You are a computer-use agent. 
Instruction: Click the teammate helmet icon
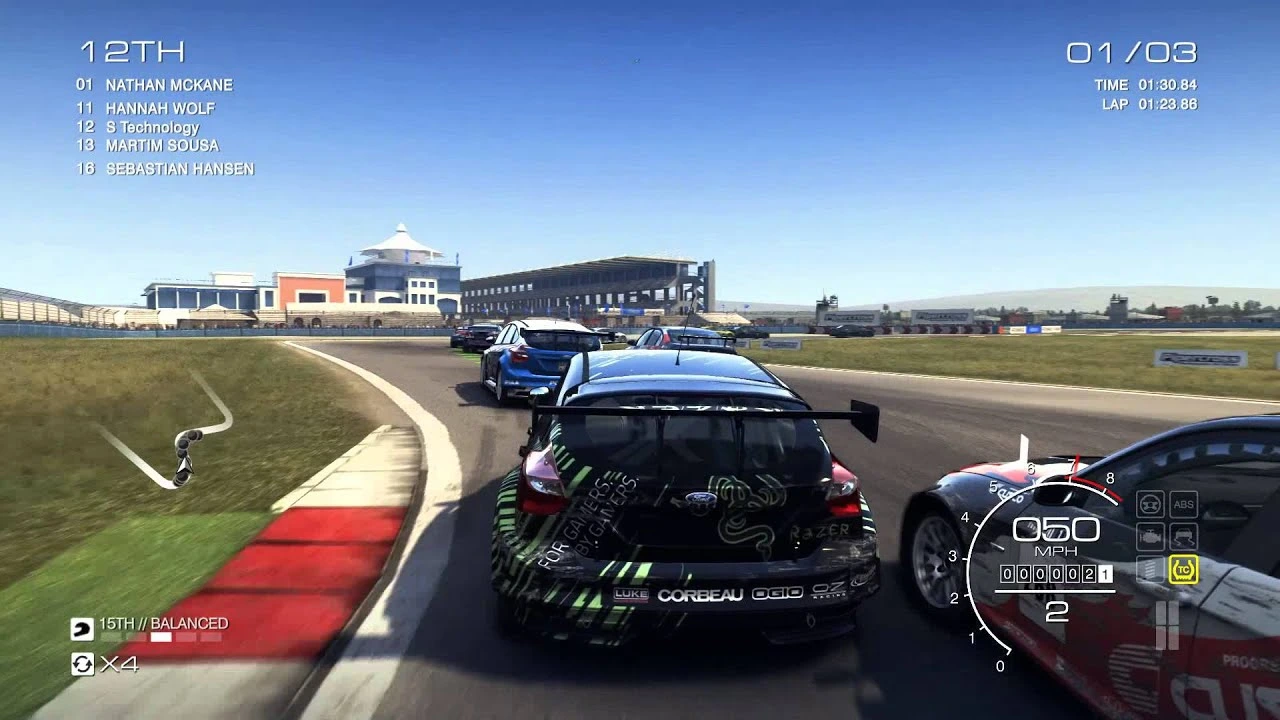coord(83,630)
